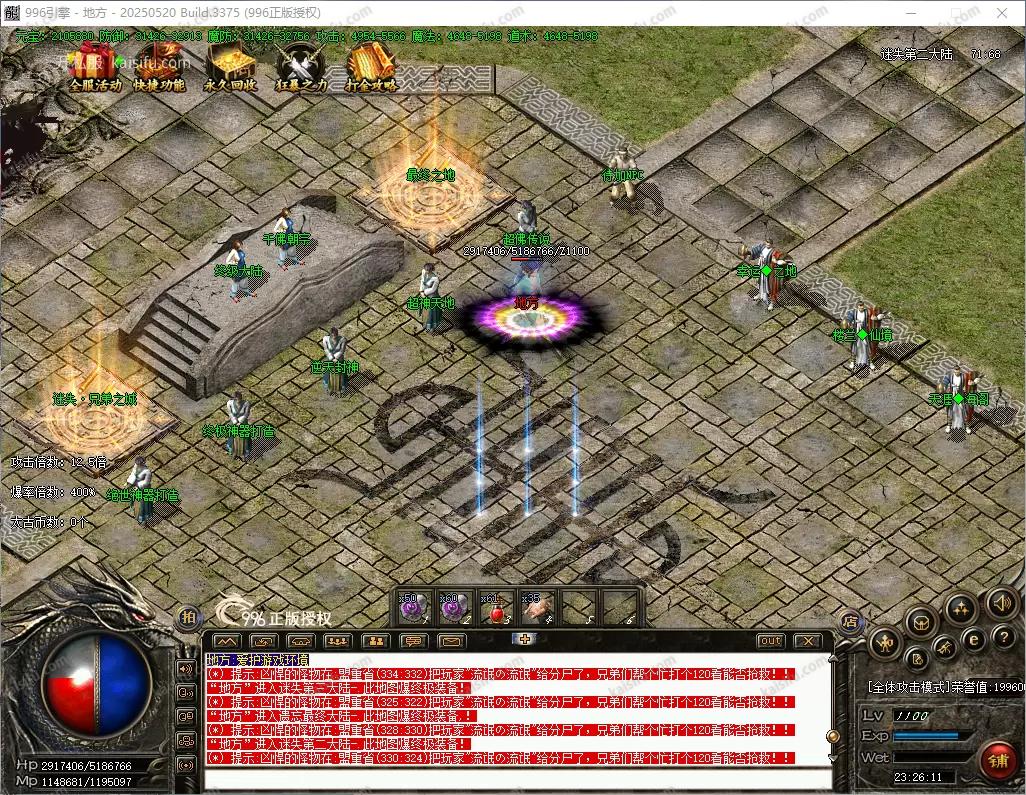Close the chat window with its X button
Screen dimensions: 1026x795
806,640
